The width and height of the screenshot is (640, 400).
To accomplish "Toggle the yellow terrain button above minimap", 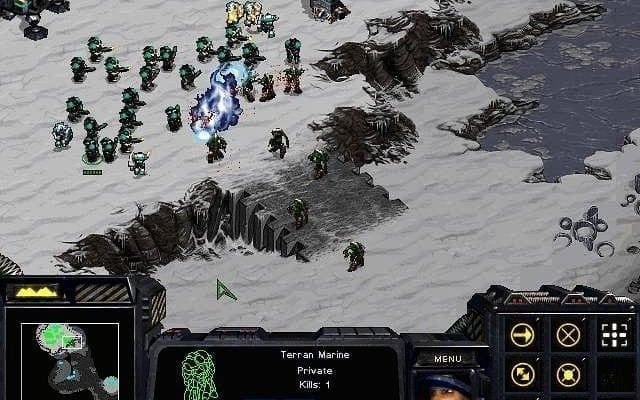I will click(x=33, y=292).
